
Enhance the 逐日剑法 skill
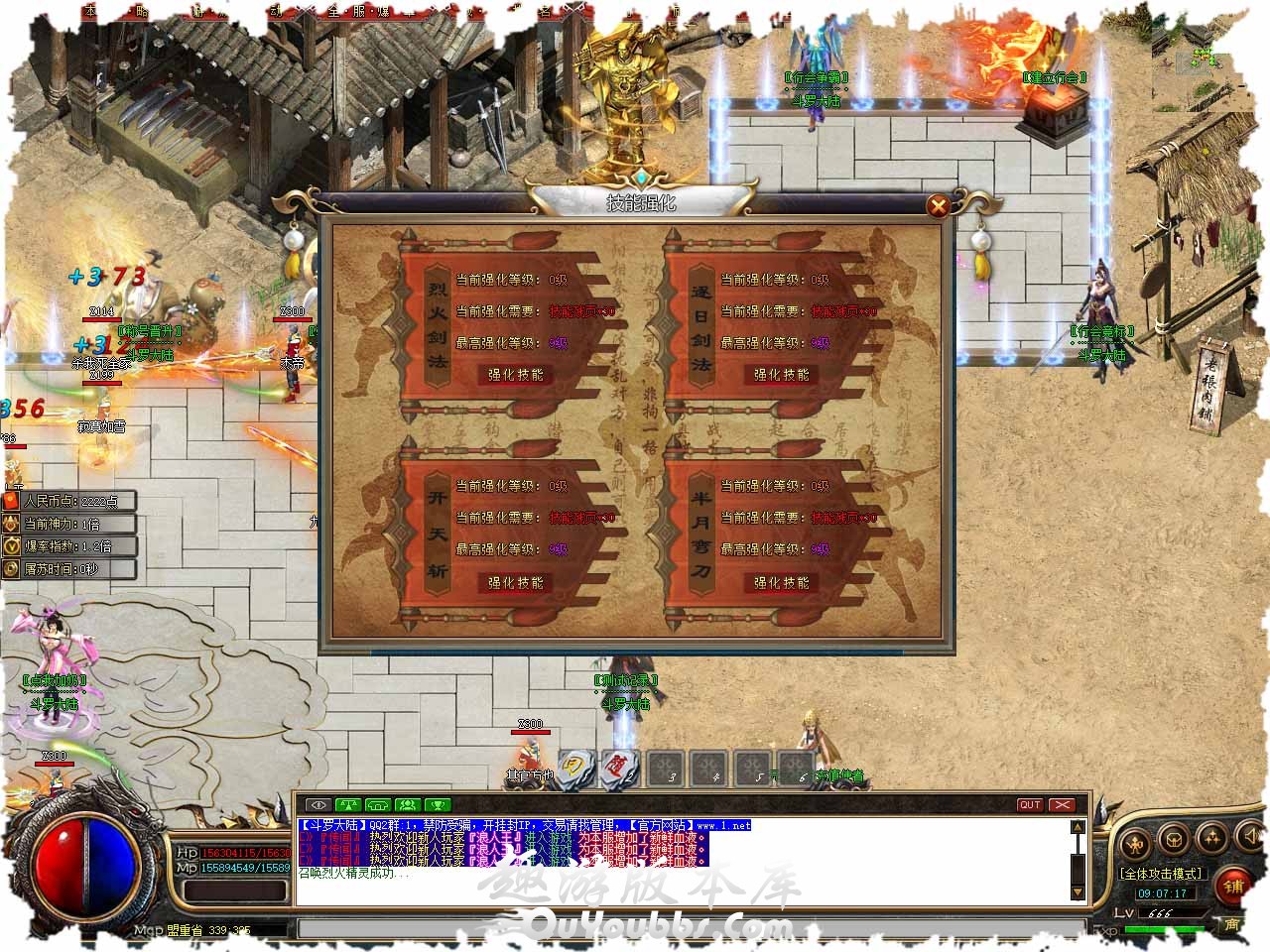pyautogui.click(x=781, y=375)
